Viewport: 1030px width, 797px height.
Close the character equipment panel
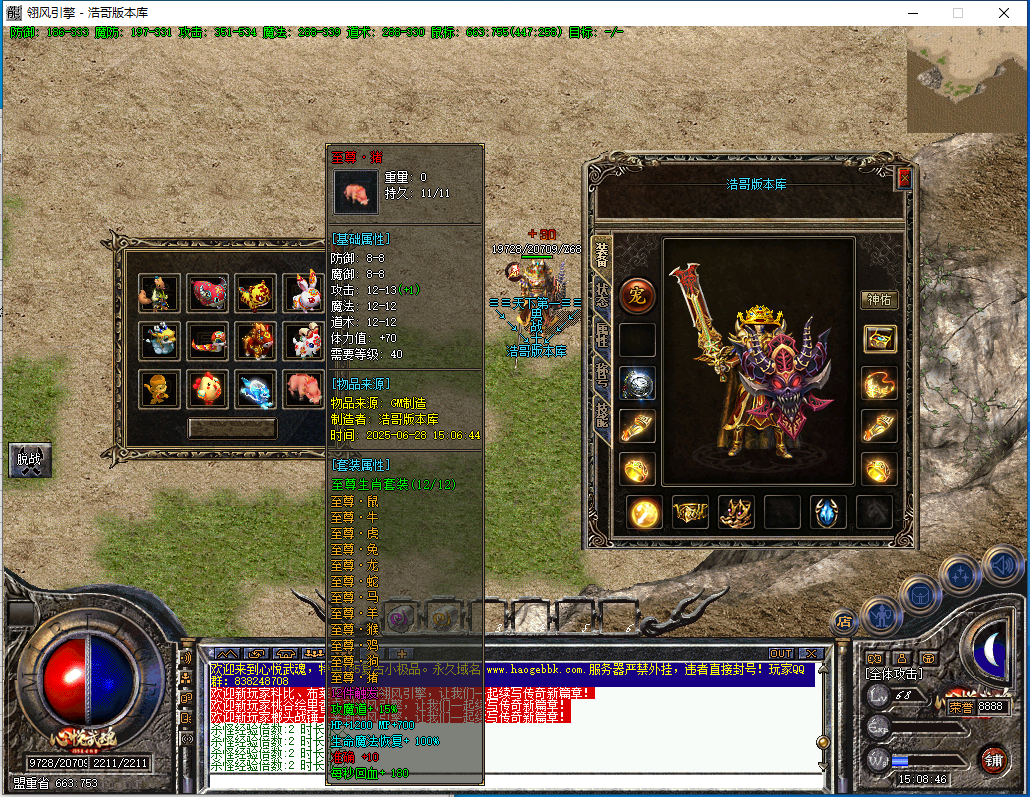904,179
